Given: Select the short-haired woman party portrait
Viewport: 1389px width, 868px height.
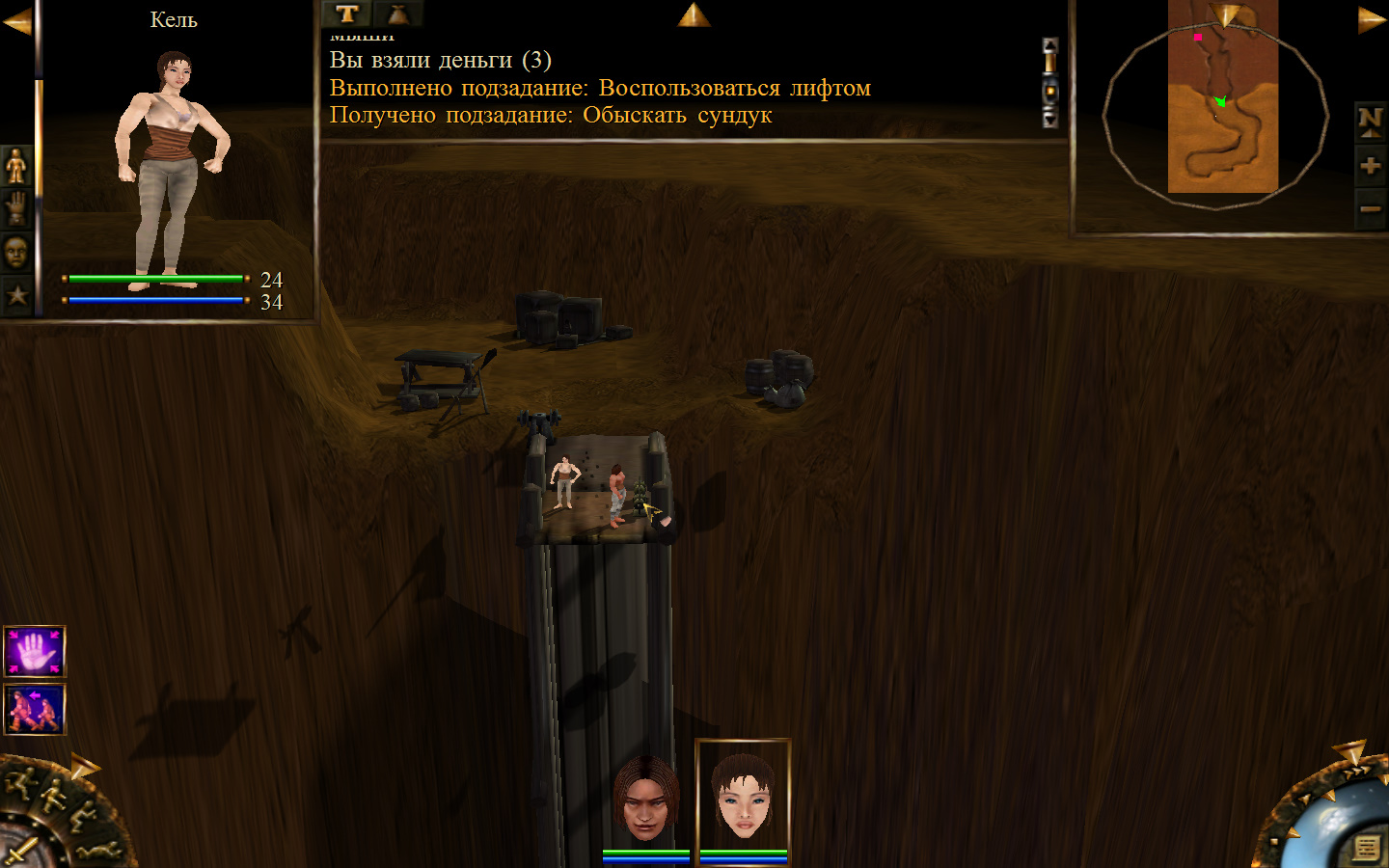Looking at the screenshot, I should pos(743,796).
